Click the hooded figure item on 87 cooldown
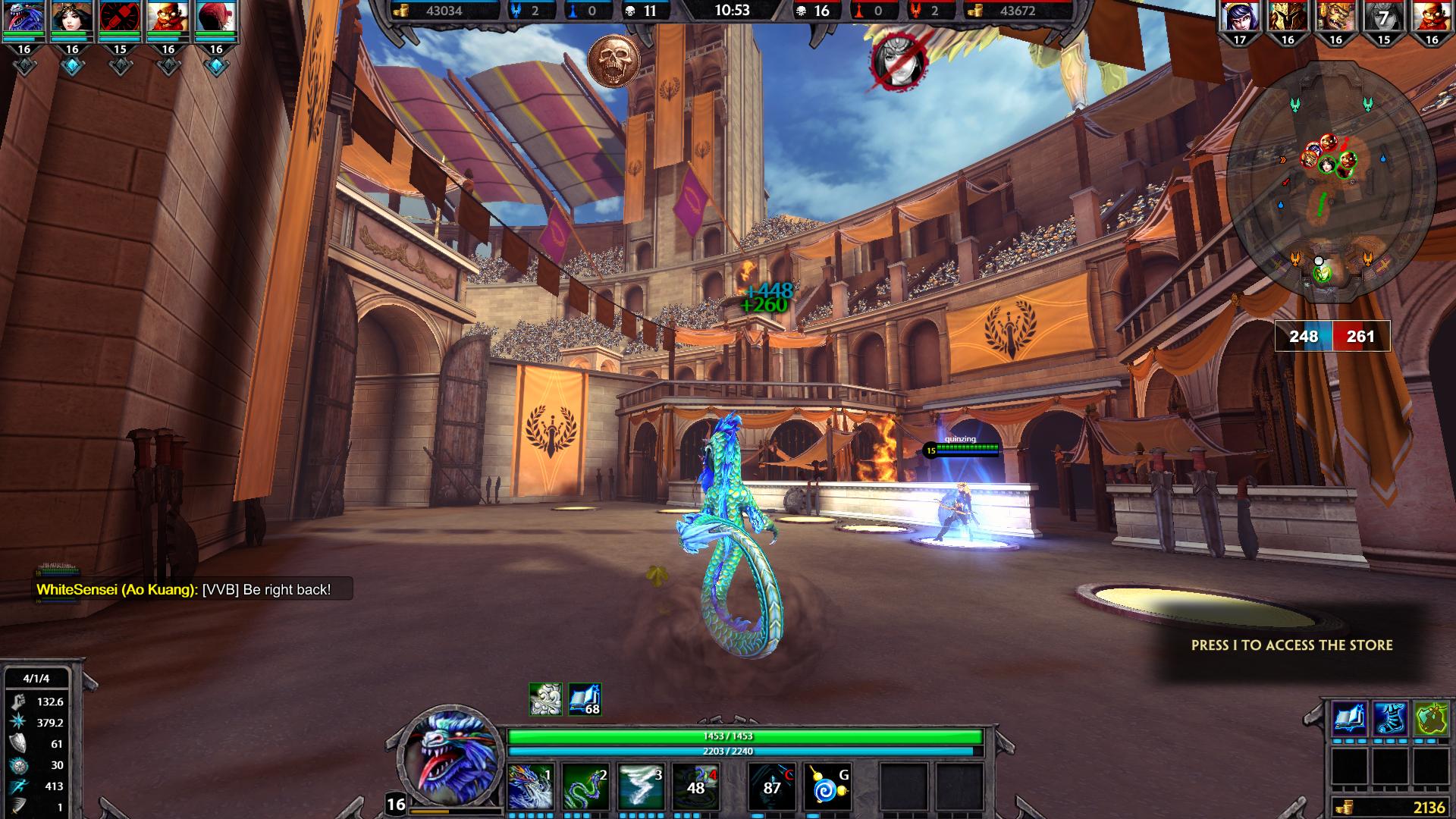The width and height of the screenshot is (1456, 819). 772,787
